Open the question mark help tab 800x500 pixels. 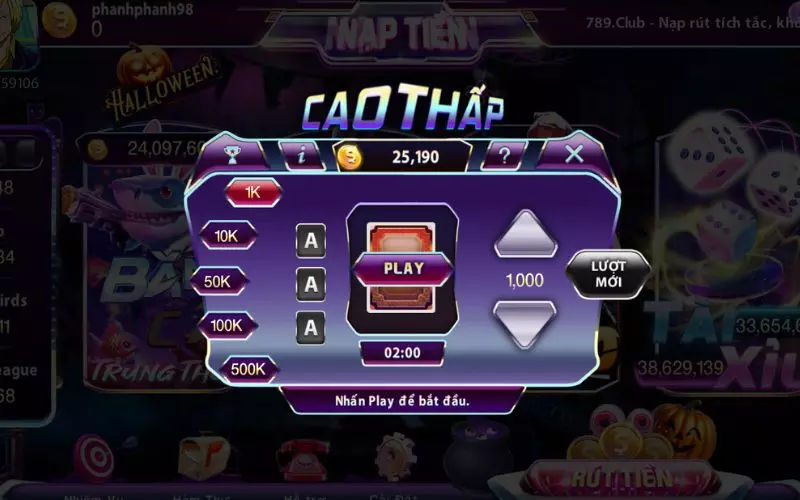[505, 155]
